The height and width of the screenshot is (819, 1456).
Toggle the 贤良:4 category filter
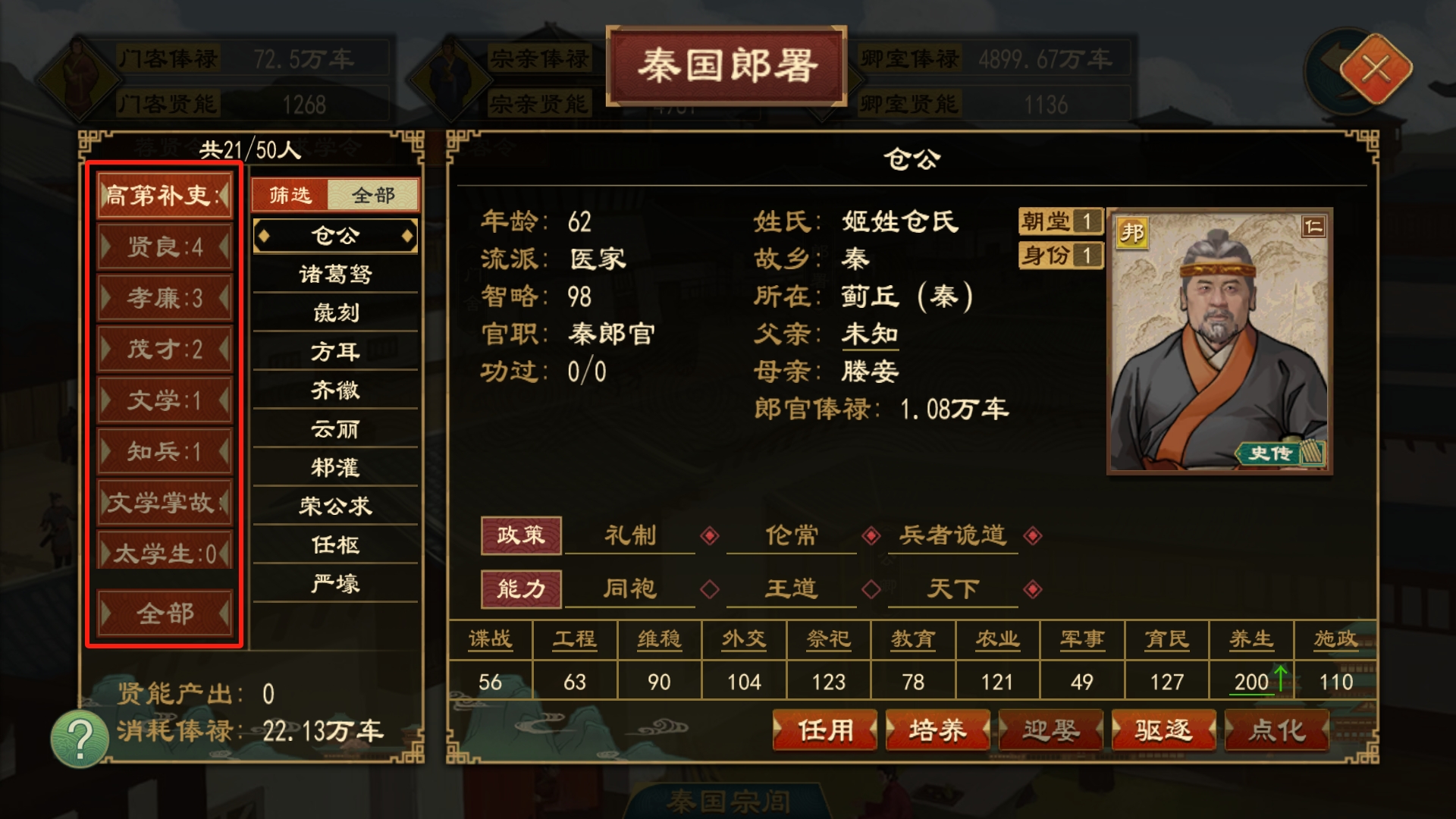[164, 248]
